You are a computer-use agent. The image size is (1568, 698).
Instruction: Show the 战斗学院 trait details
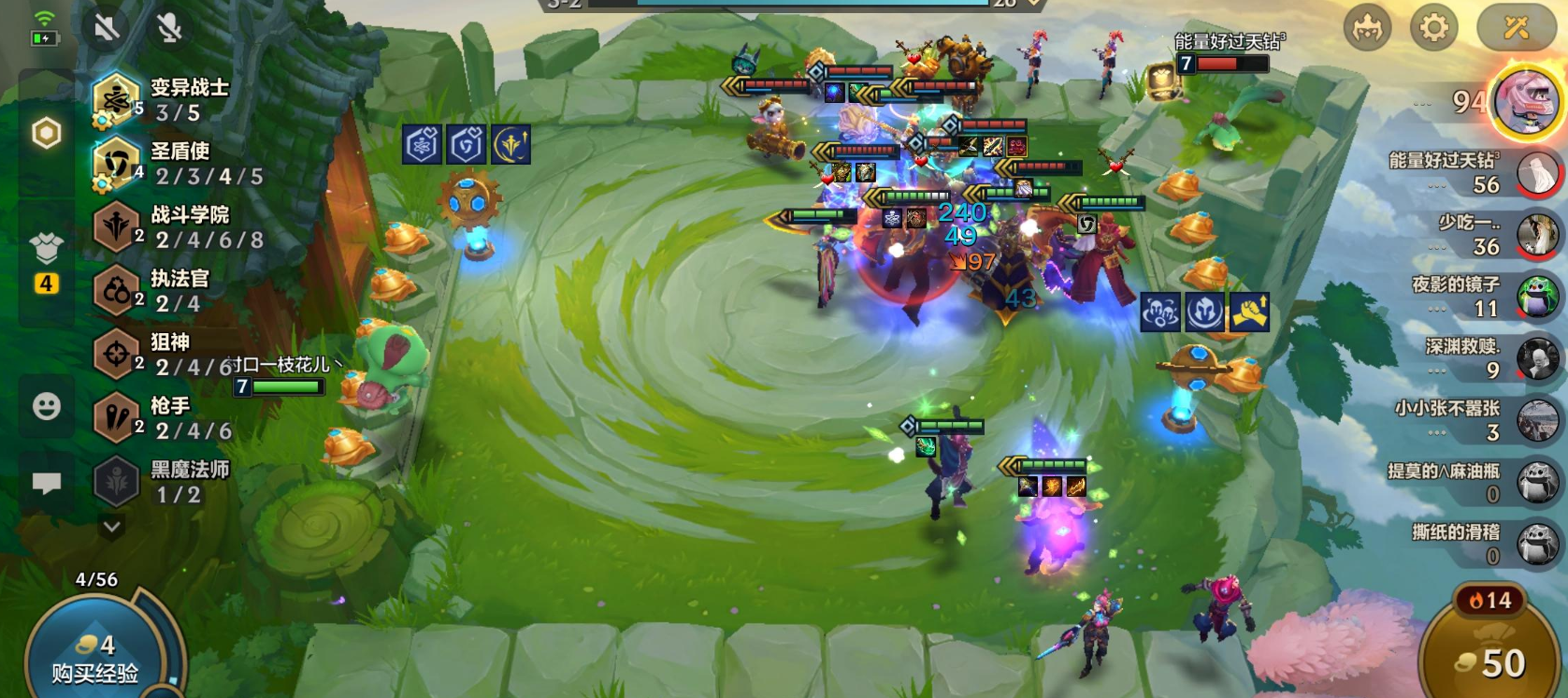tap(178, 227)
